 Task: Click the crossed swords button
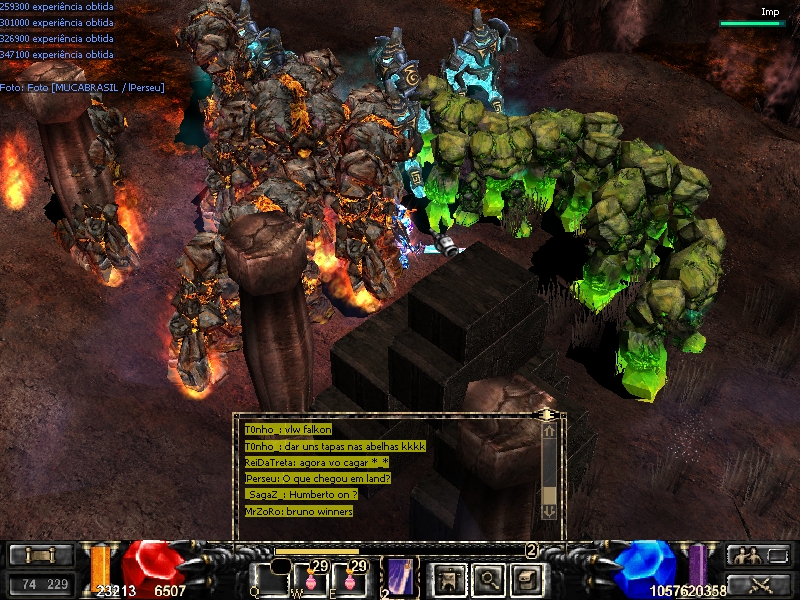click(x=757, y=584)
